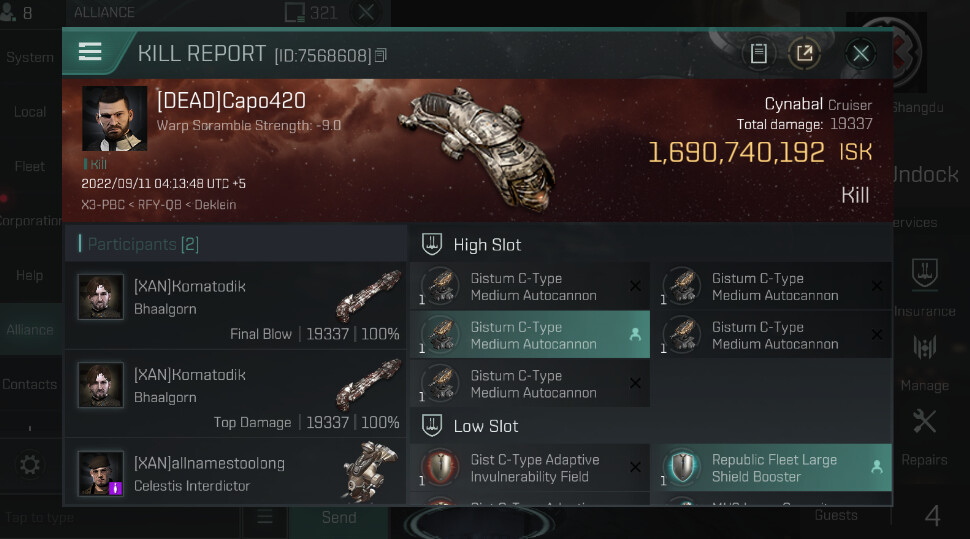The height and width of the screenshot is (539, 970).
Task: Open the kill report hamburger menu
Action: click(x=90, y=52)
